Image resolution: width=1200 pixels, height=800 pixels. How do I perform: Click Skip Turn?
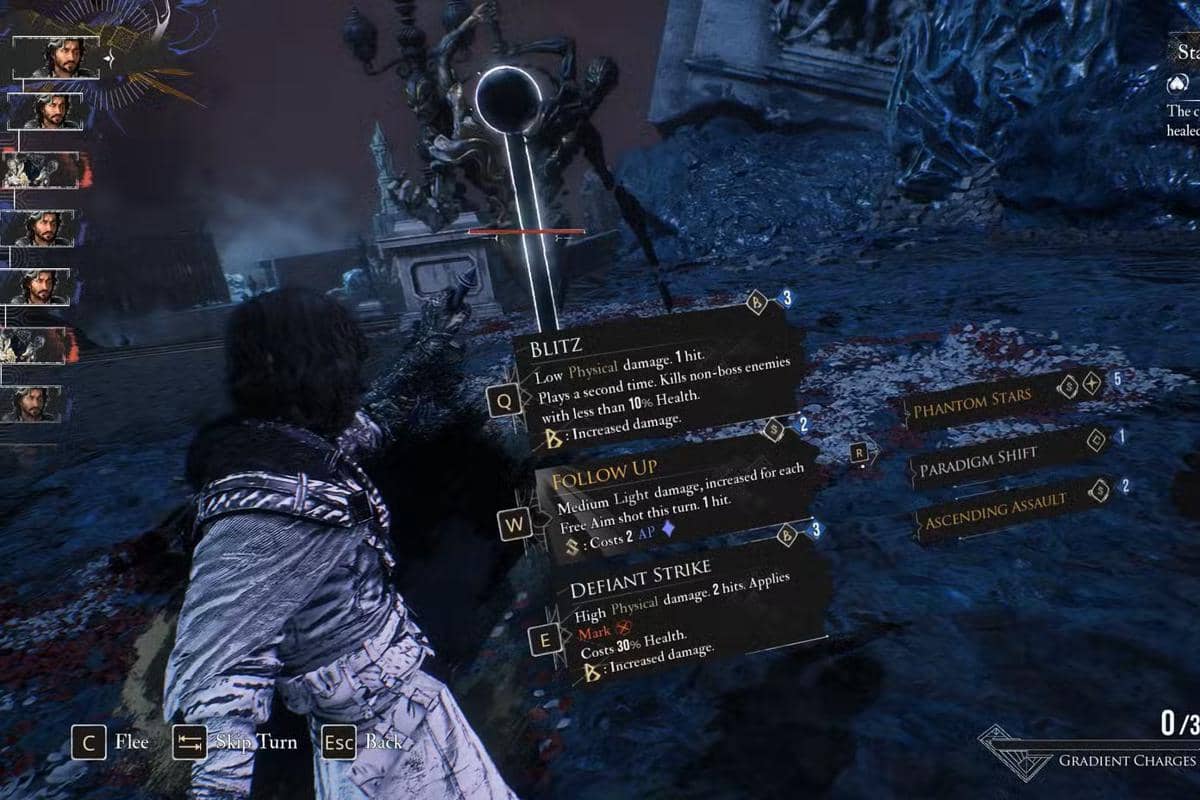coord(235,742)
